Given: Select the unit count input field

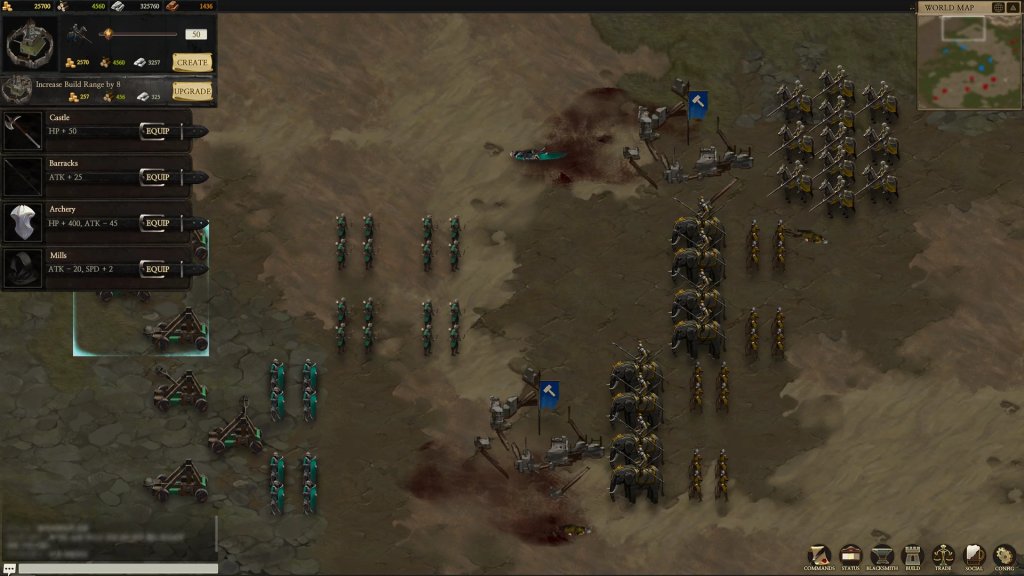Looking at the screenshot, I should point(196,34).
